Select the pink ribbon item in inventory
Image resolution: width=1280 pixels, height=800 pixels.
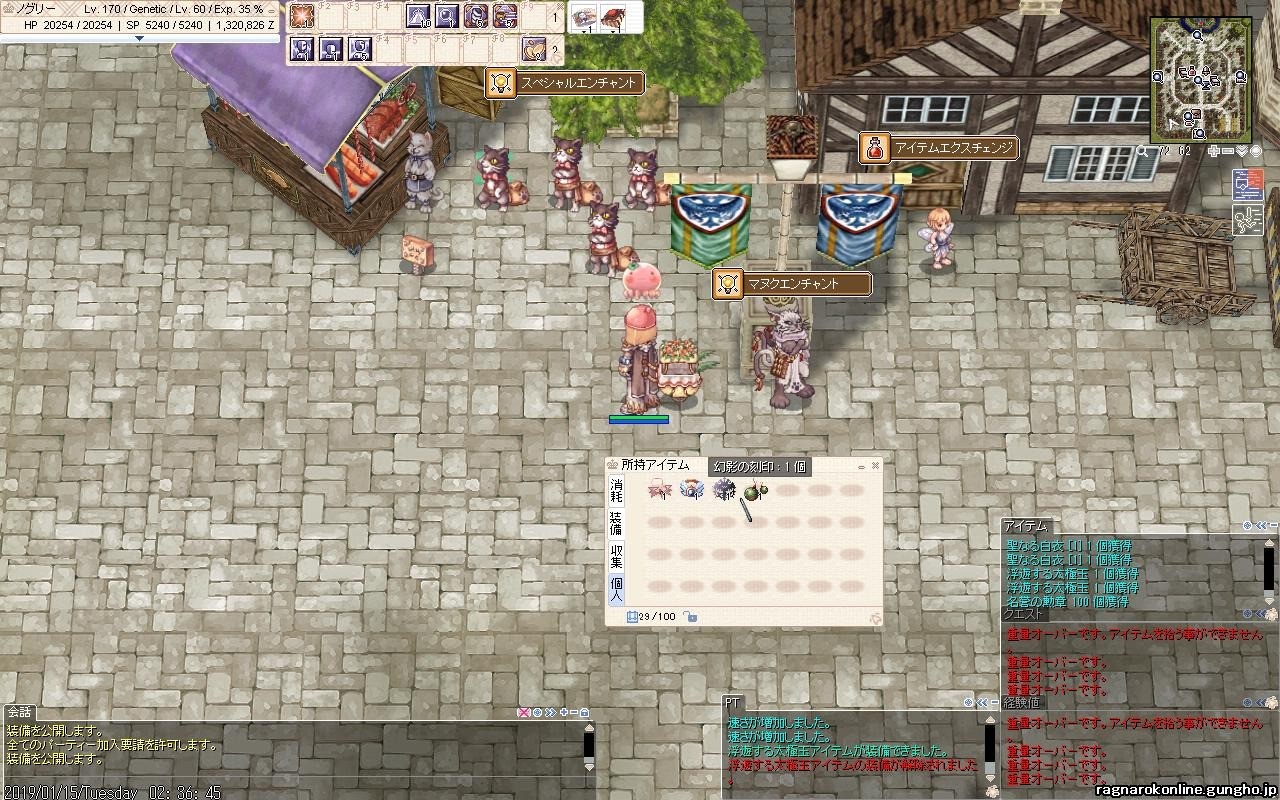[x=659, y=490]
